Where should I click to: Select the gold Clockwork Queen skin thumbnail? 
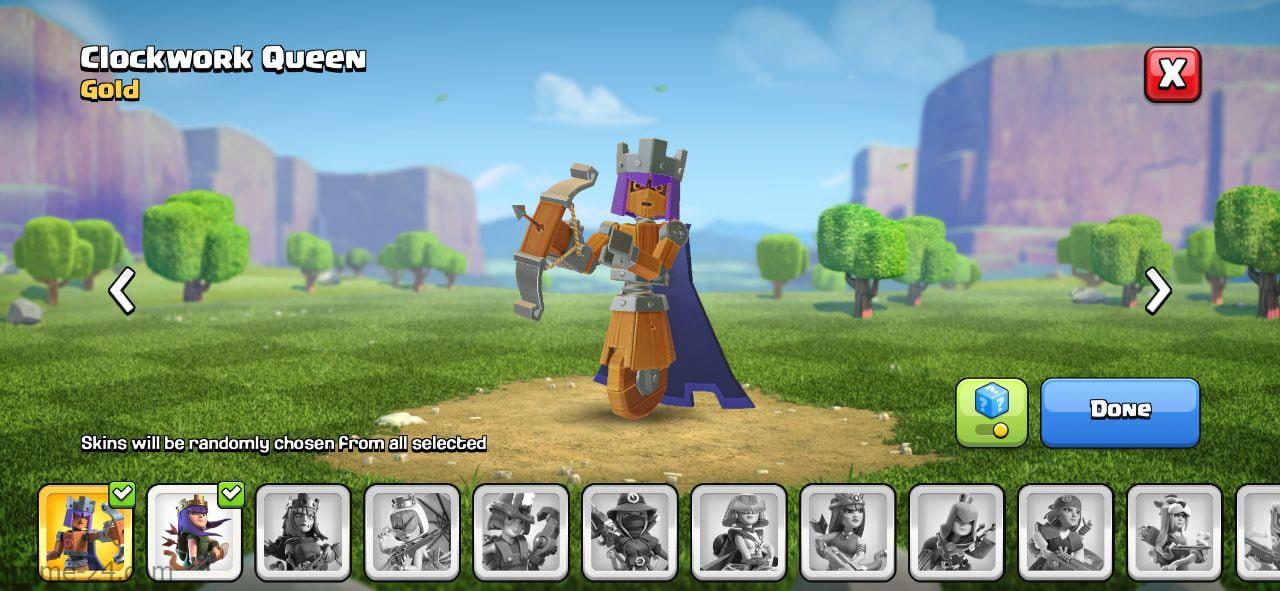[x=86, y=532]
